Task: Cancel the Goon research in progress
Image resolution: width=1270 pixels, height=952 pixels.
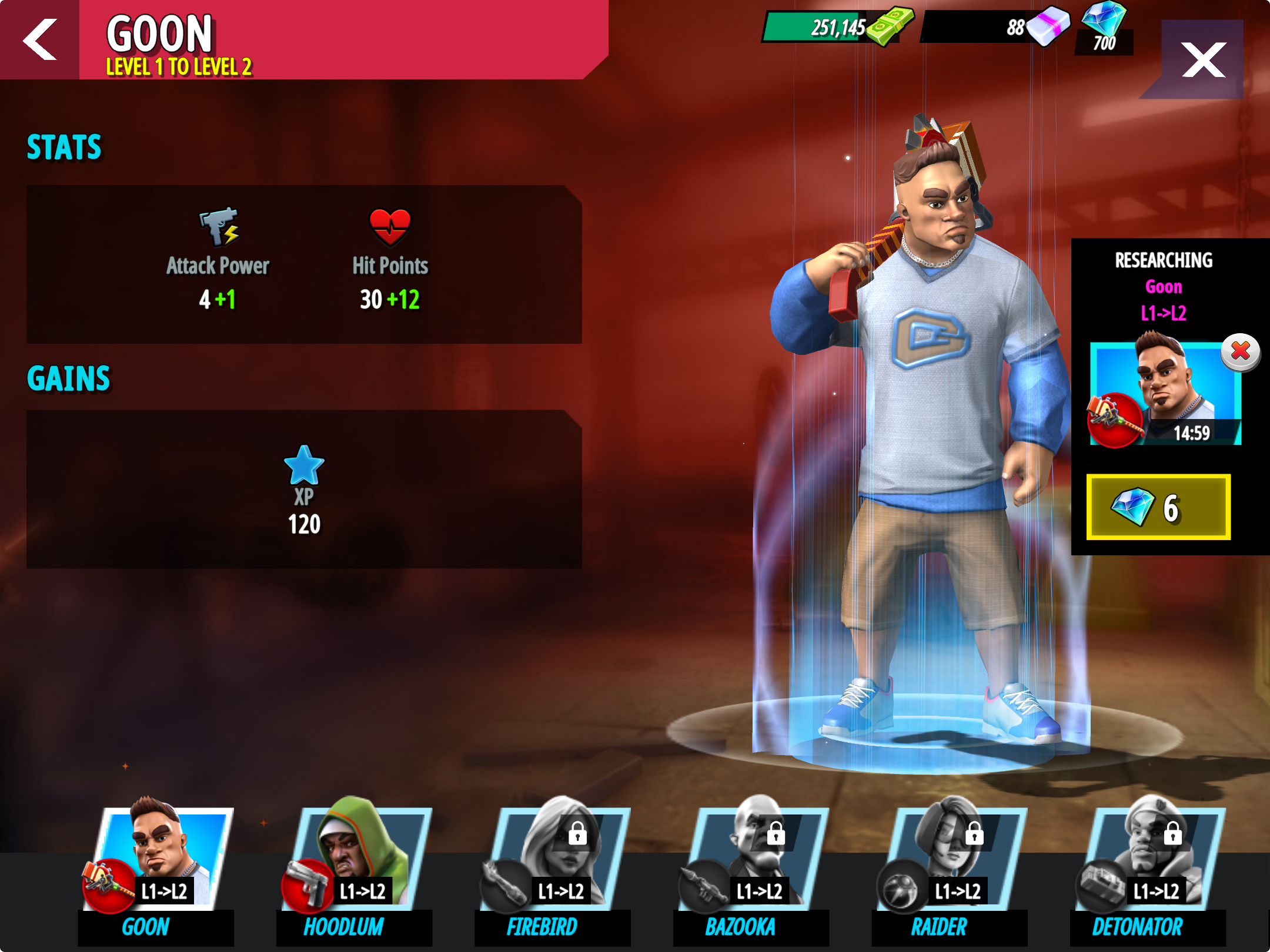Action: click(1240, 351)
